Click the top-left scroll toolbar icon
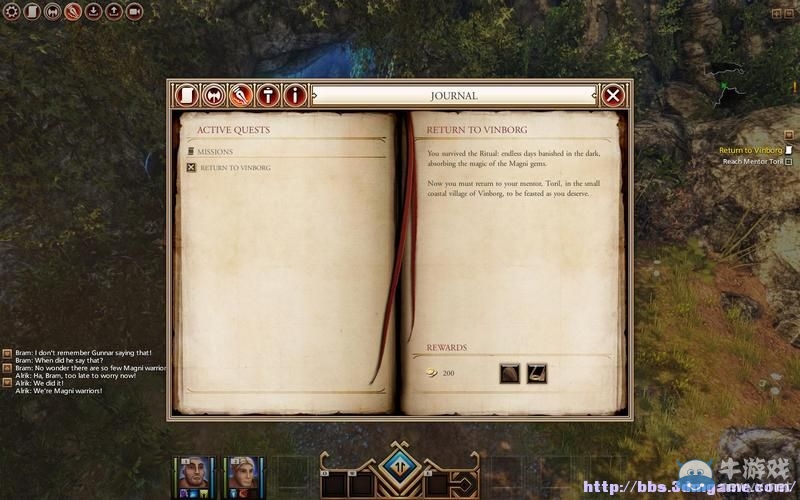Image resolution: width=800 pixels, height=500 pixels. (x=31, y=12)
